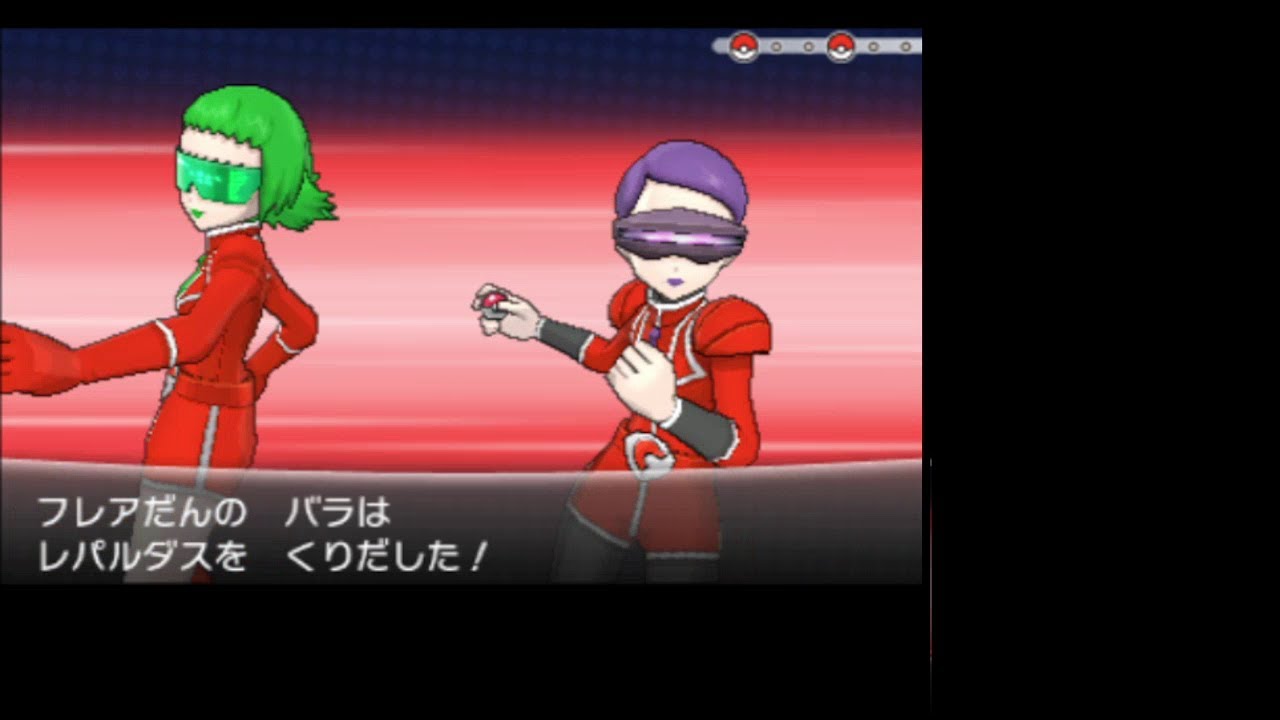This screenshot has height=720, width=1280.
Task: Click the third empty ball slot indicator
Action: coord(873,45)
